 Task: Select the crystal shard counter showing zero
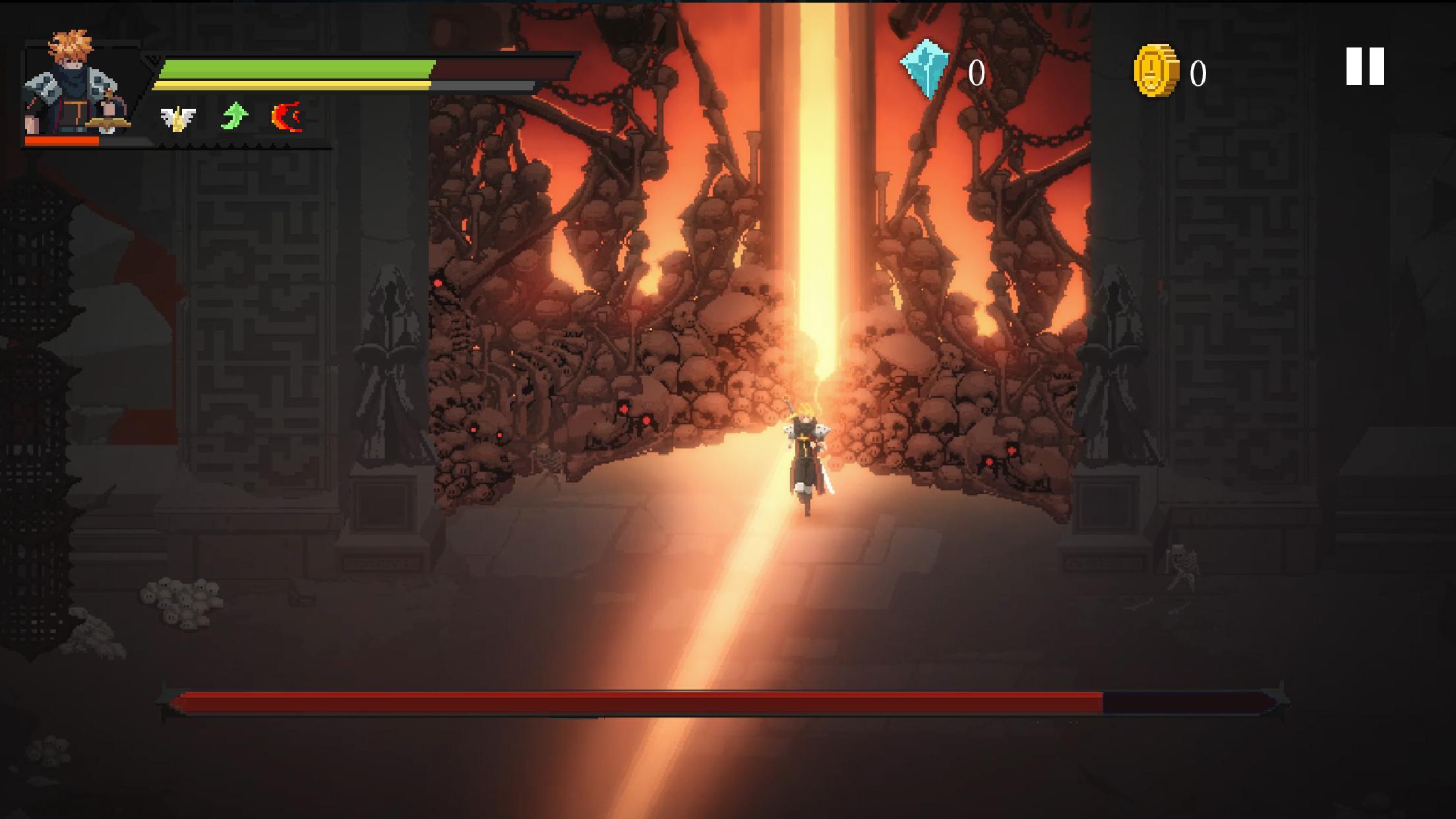pyautogui.click(x=976, y=73)
